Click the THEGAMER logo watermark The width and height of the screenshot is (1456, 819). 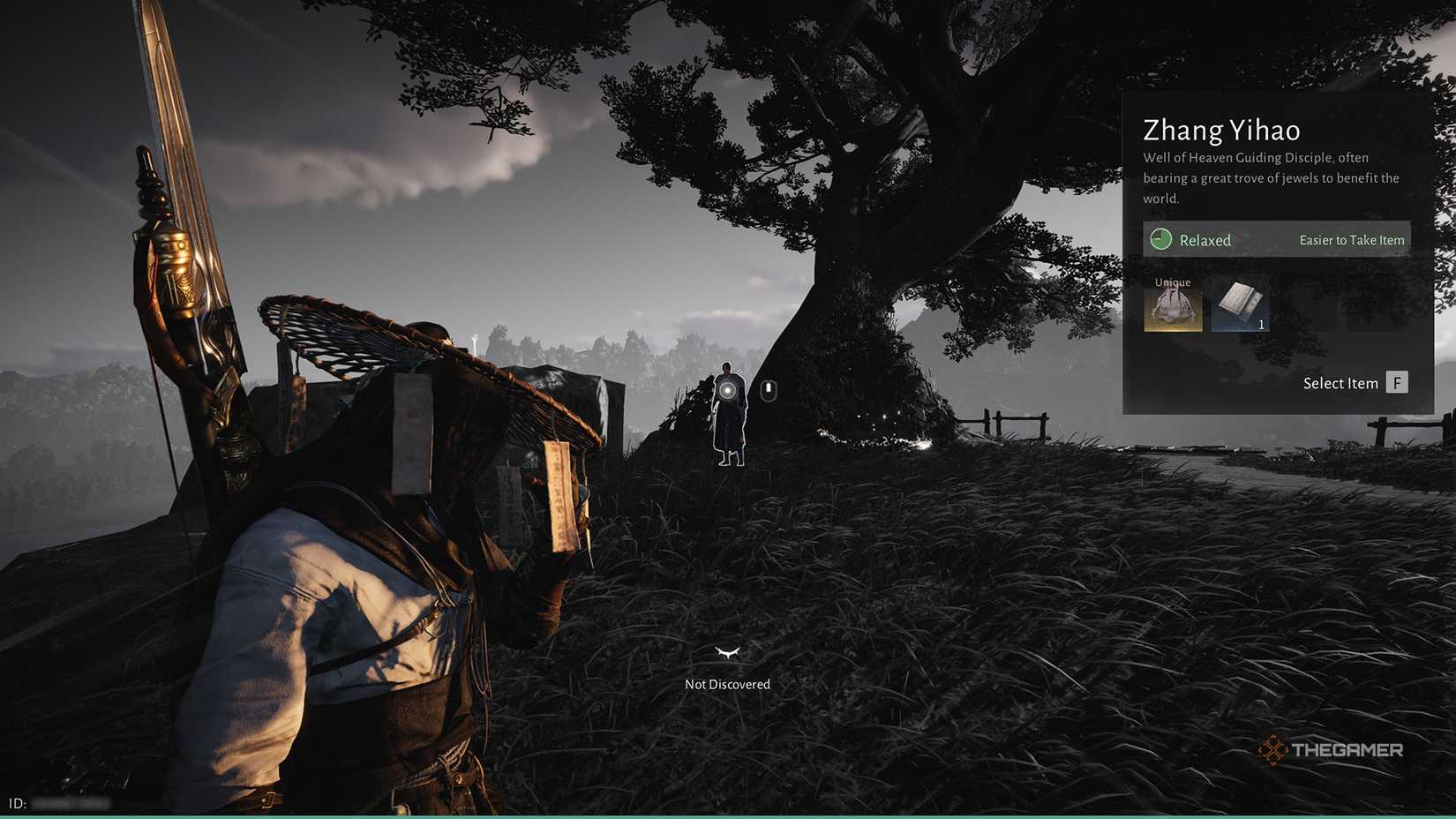pos(1332,749)
